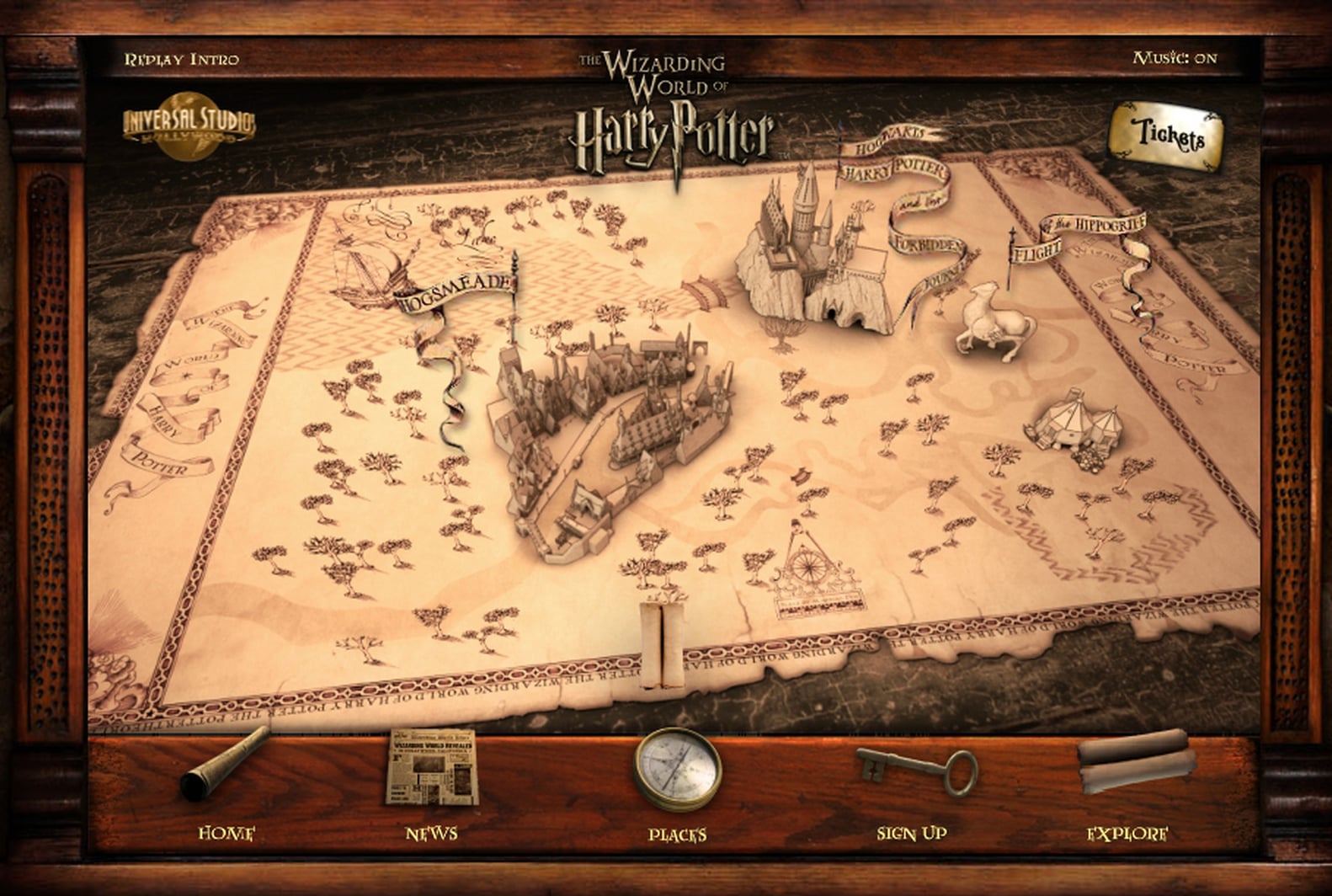The height and width of the screenshot is (896, 1332).
Task: Click the Wizarding World banner on the left edge
Action: pos(179,387)
